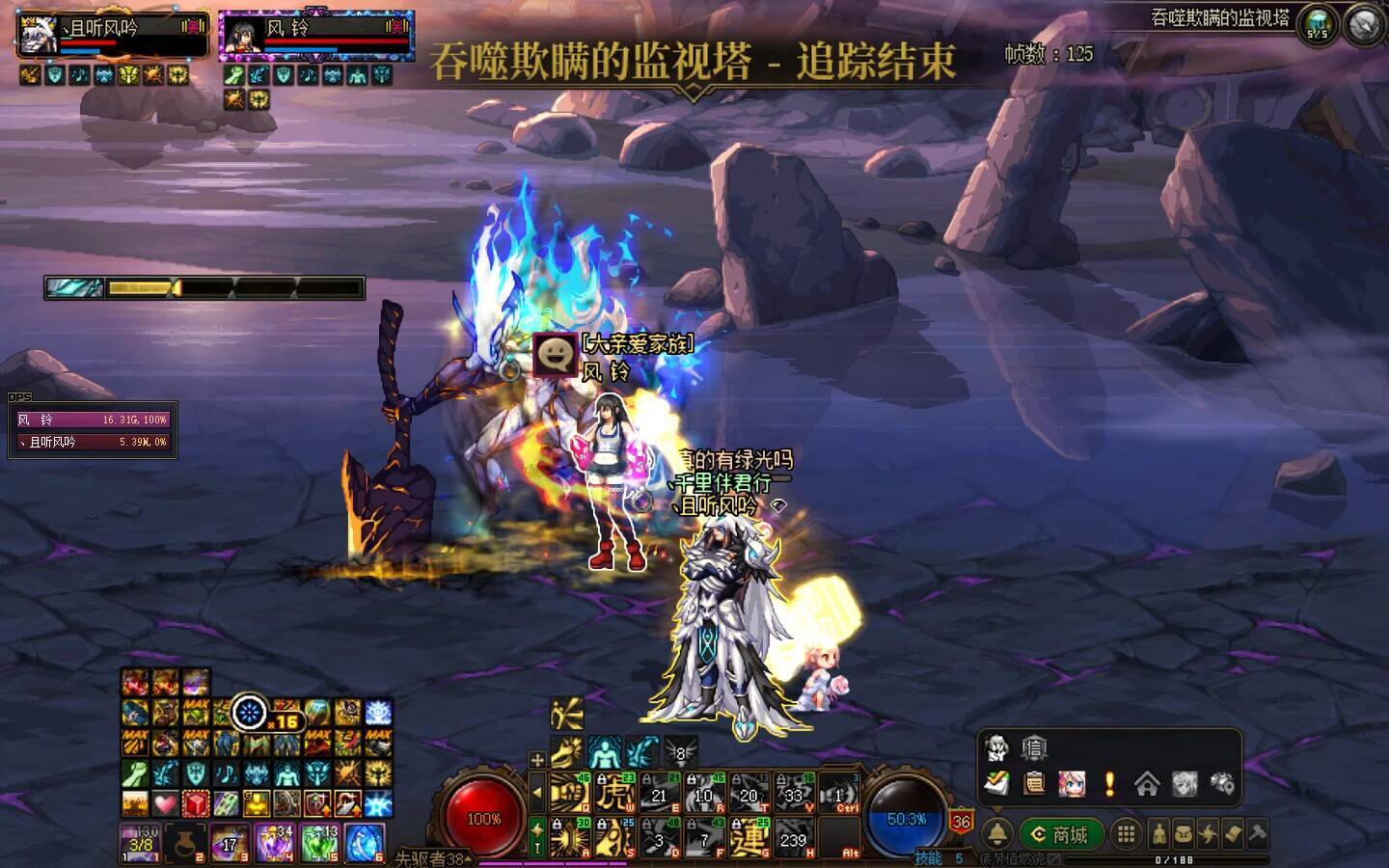Use the blue crystal item in slot 6
The width and height of the screenshot is (1389, 868).
(x=365, y=843)
